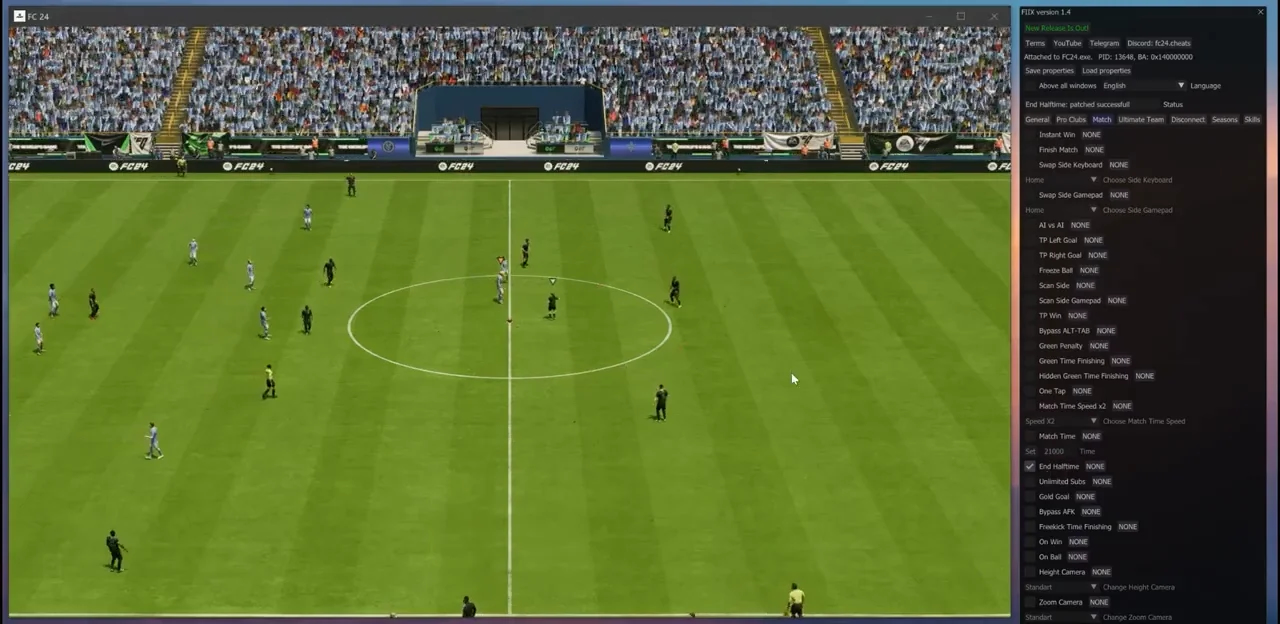Click the Save properties button
The width and height of the screenshot is (1280, 624).
tap(1049, 71)
